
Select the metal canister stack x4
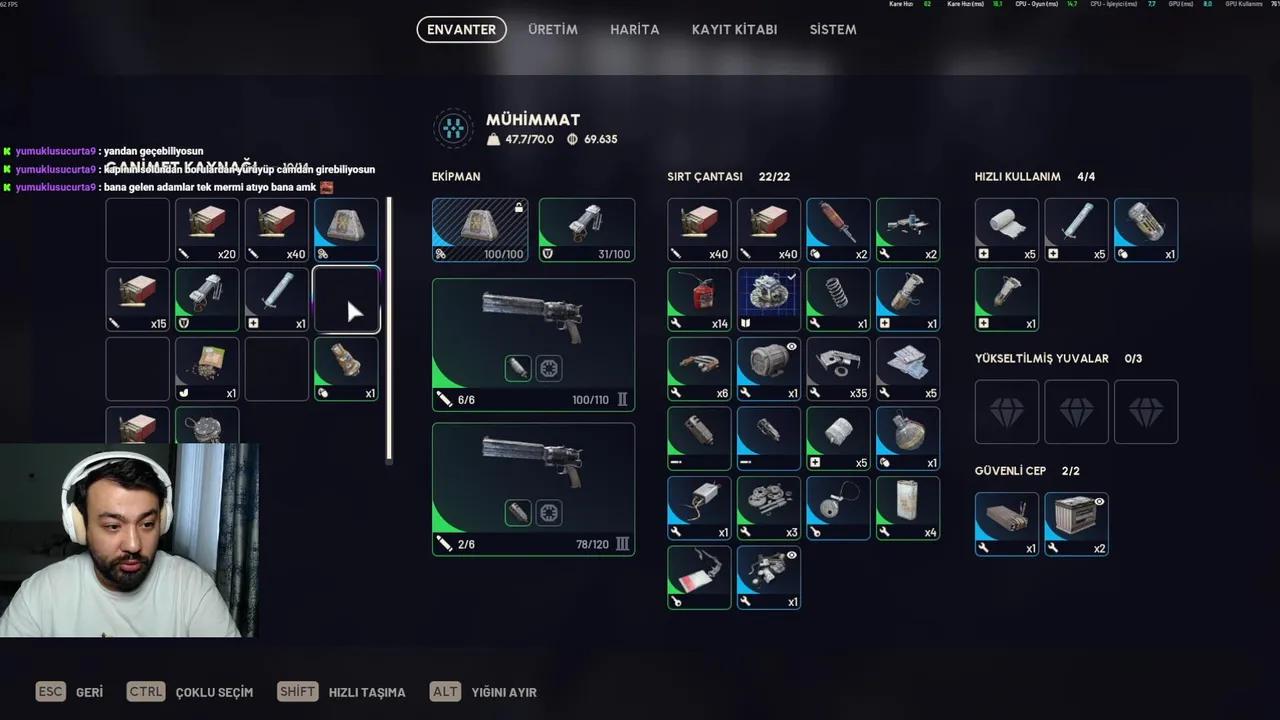[x=908, y=508]
